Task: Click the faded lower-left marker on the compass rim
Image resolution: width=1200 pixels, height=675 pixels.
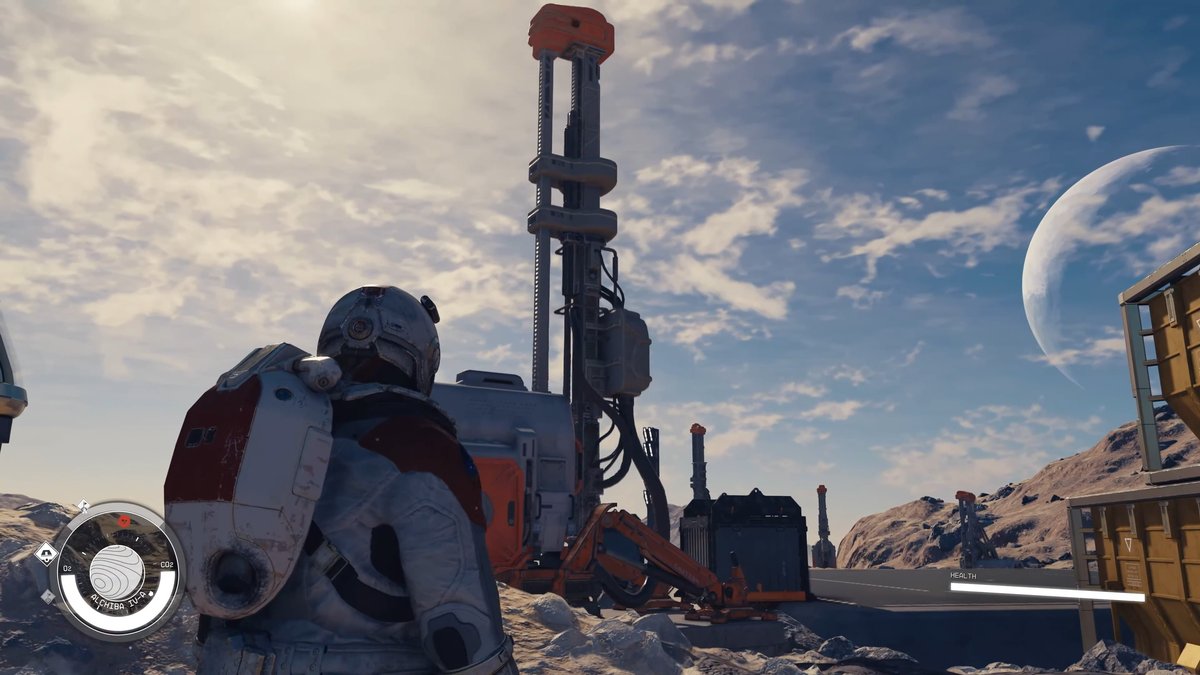Action: 48,597
